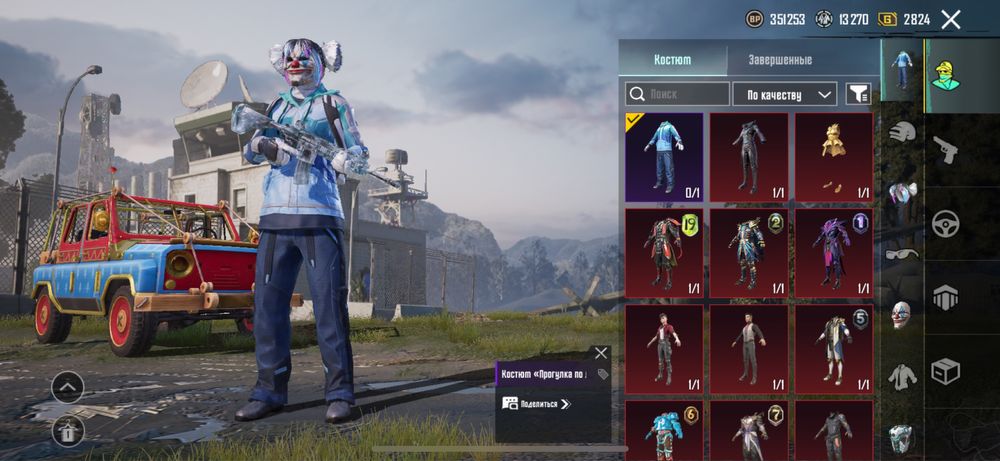Select the Костюм tab
This screenshot has height=461, width=1000.
672,60
